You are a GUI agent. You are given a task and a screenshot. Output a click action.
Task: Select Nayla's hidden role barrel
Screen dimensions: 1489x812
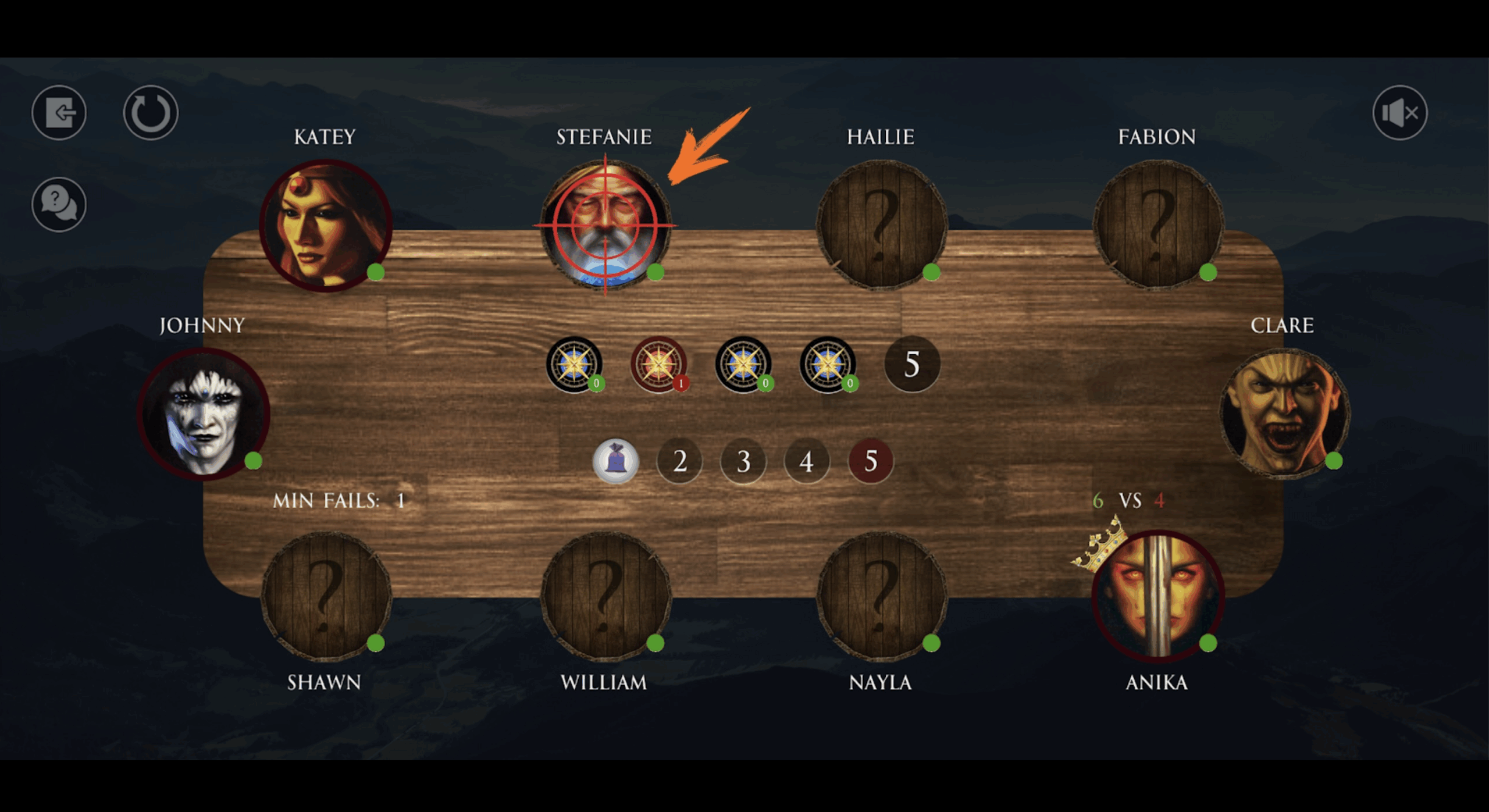(881, 596)
